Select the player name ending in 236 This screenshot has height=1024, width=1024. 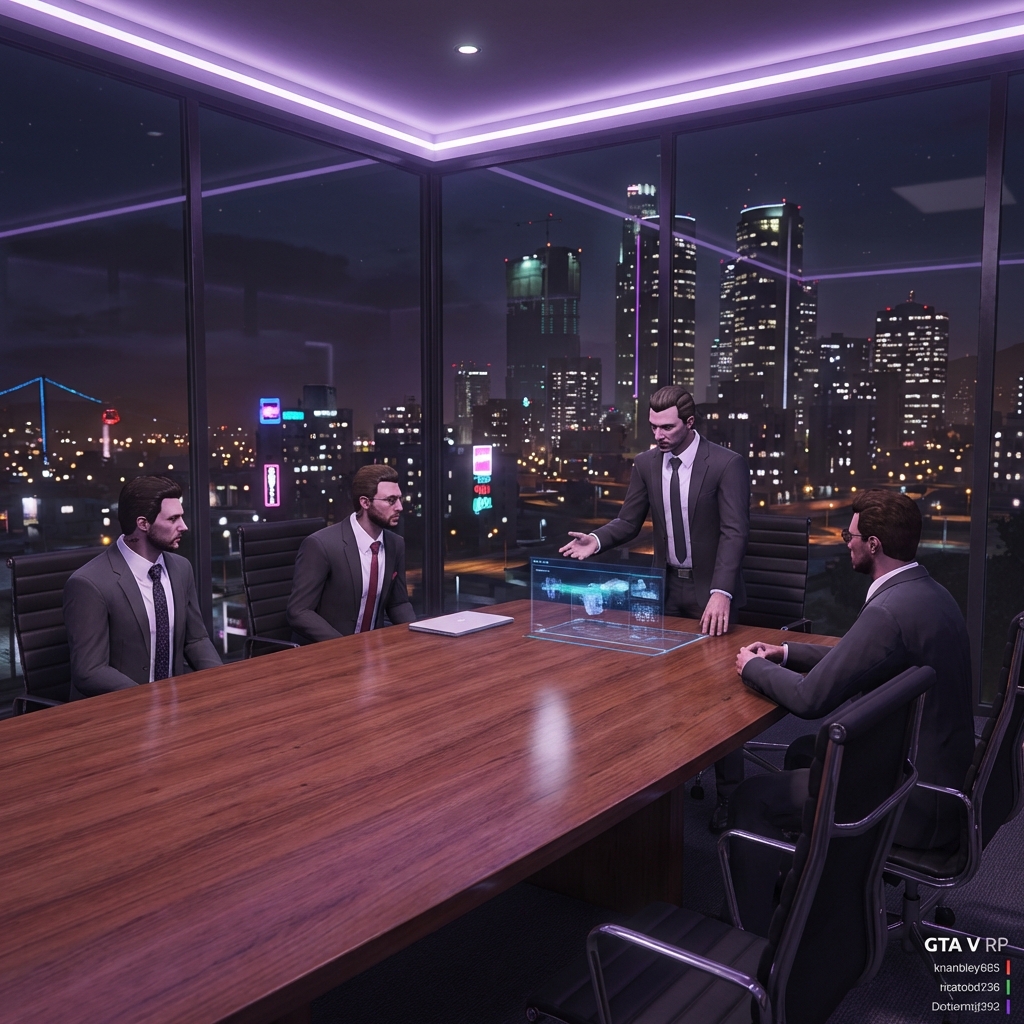[x=969, y=987]
